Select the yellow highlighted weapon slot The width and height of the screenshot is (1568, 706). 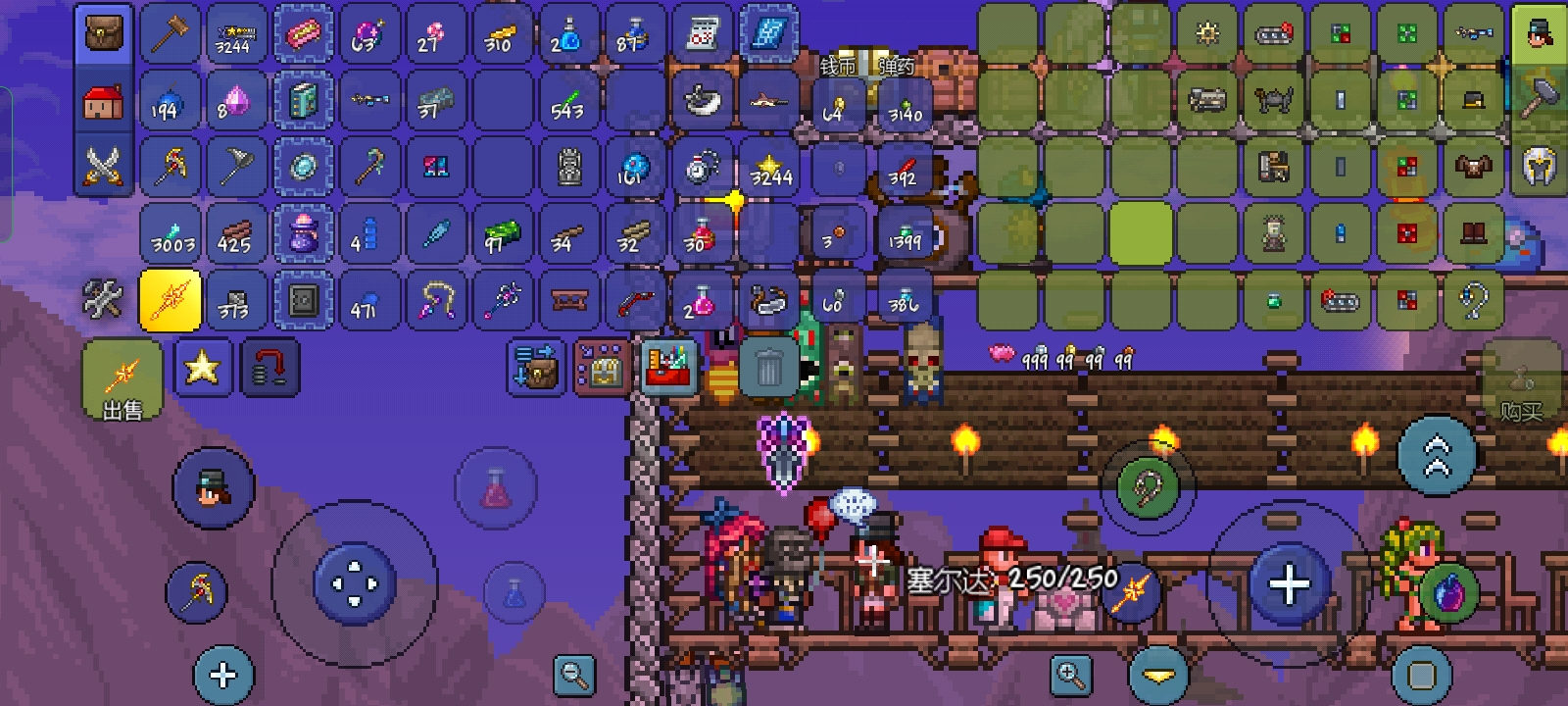171,299
